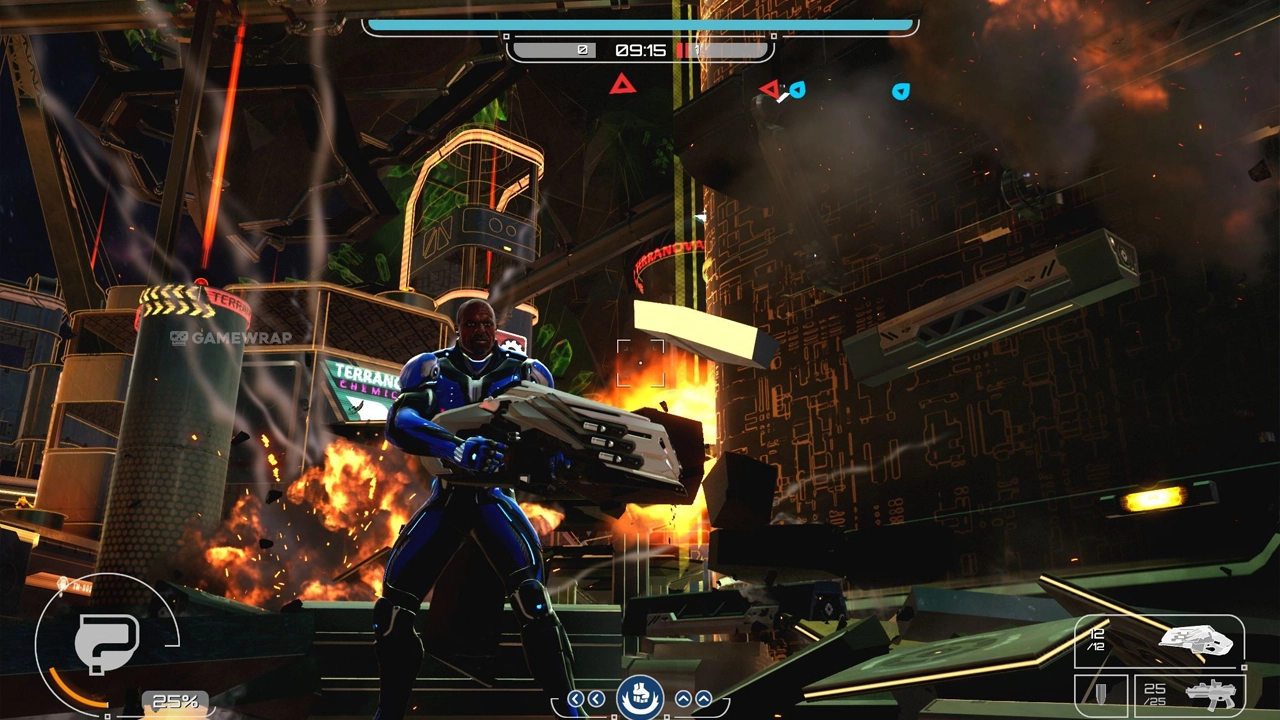1280x720 pixels.
Task: Click the solid red enemy triangle marker
Action: tap(623, 84)
